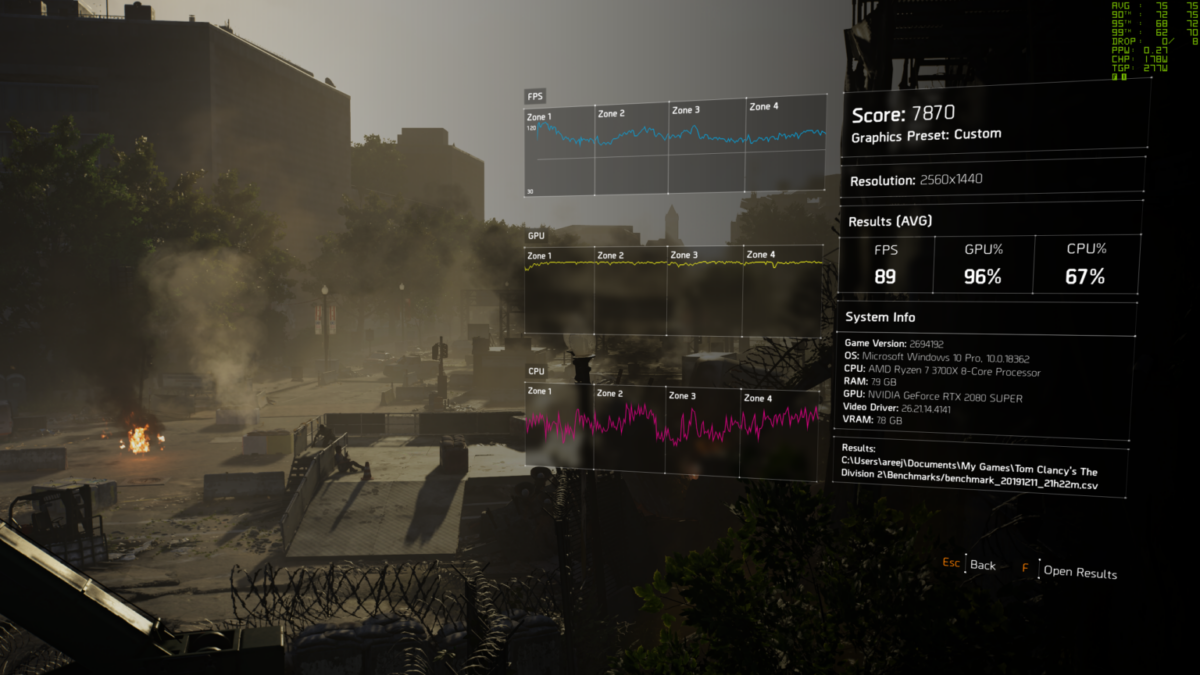Viewport: 1200px width, 675px height.
Task: Go Back from the benchmark results
Action: [x=982, y=565]
